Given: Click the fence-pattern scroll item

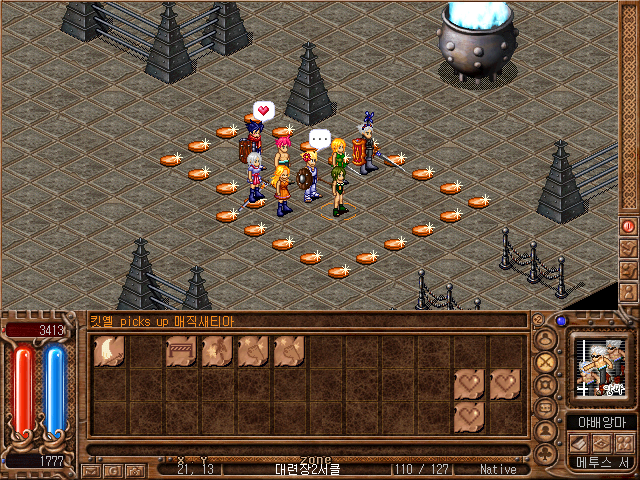Looking at the screenshot, I should (180, 351).
